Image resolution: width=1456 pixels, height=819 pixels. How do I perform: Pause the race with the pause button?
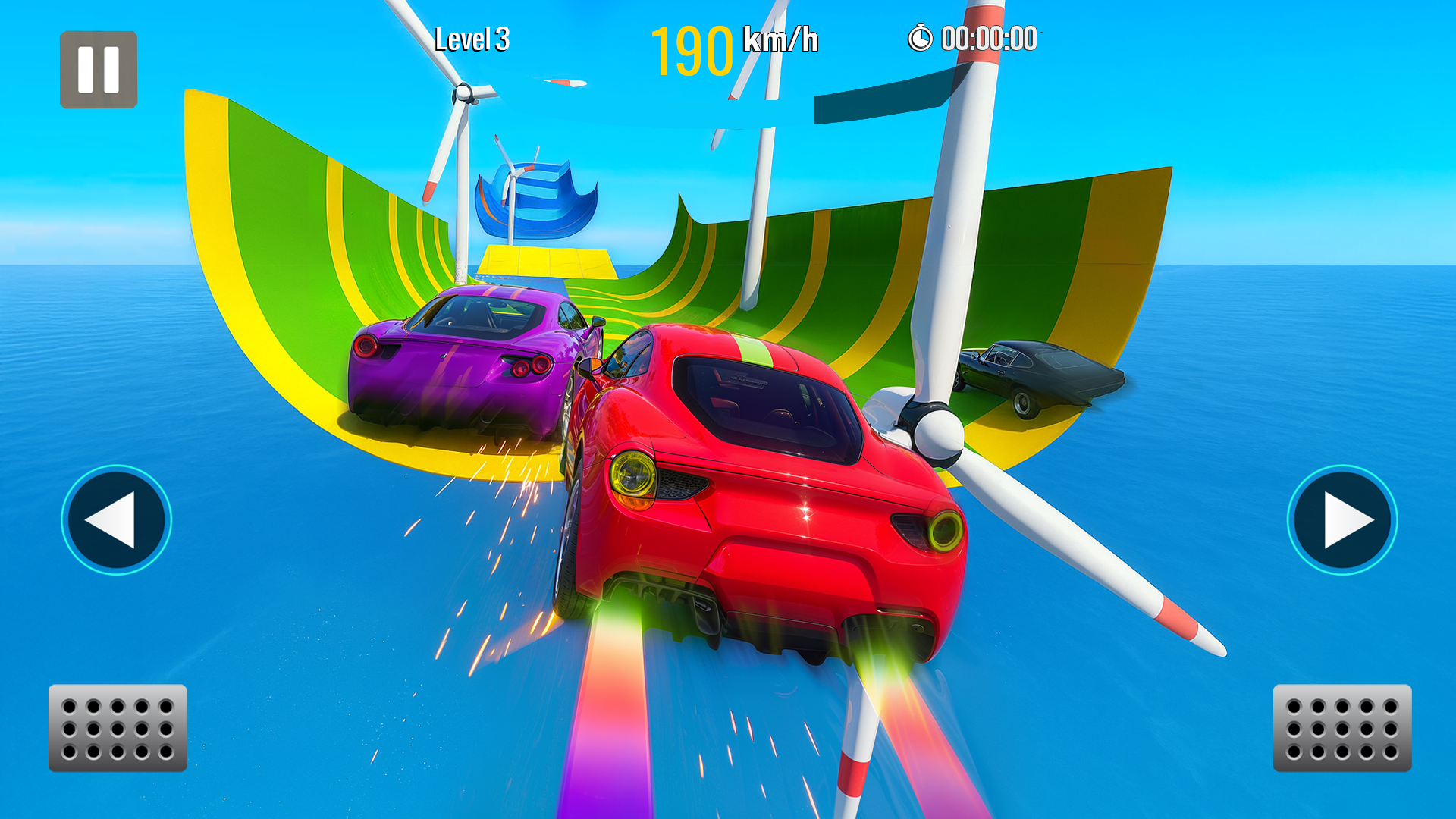pyautogui.click(x=99, y=70)
